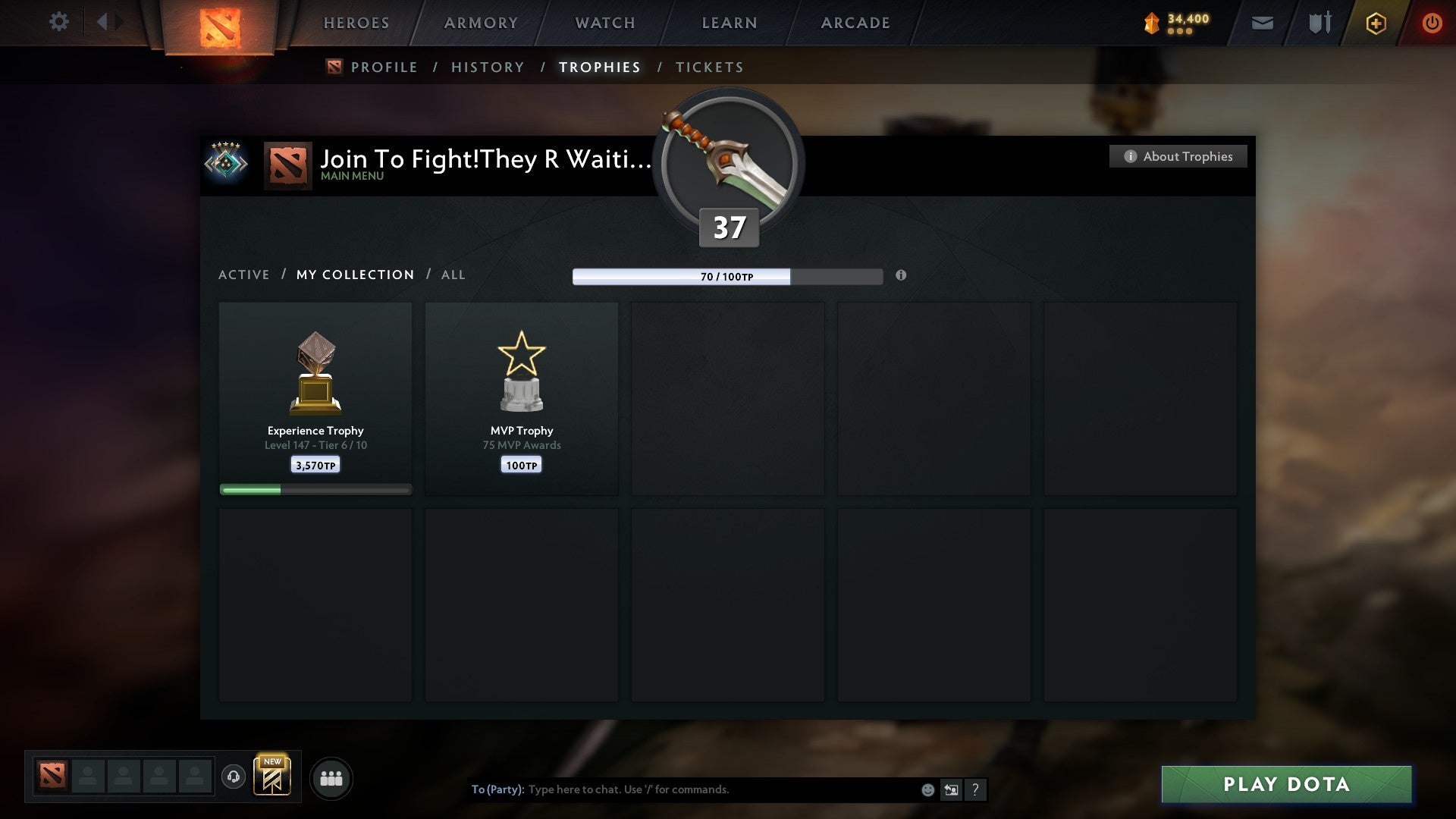
Task: Toggle the screenshot share icon in chat
Action: click(x=951, y=789)
